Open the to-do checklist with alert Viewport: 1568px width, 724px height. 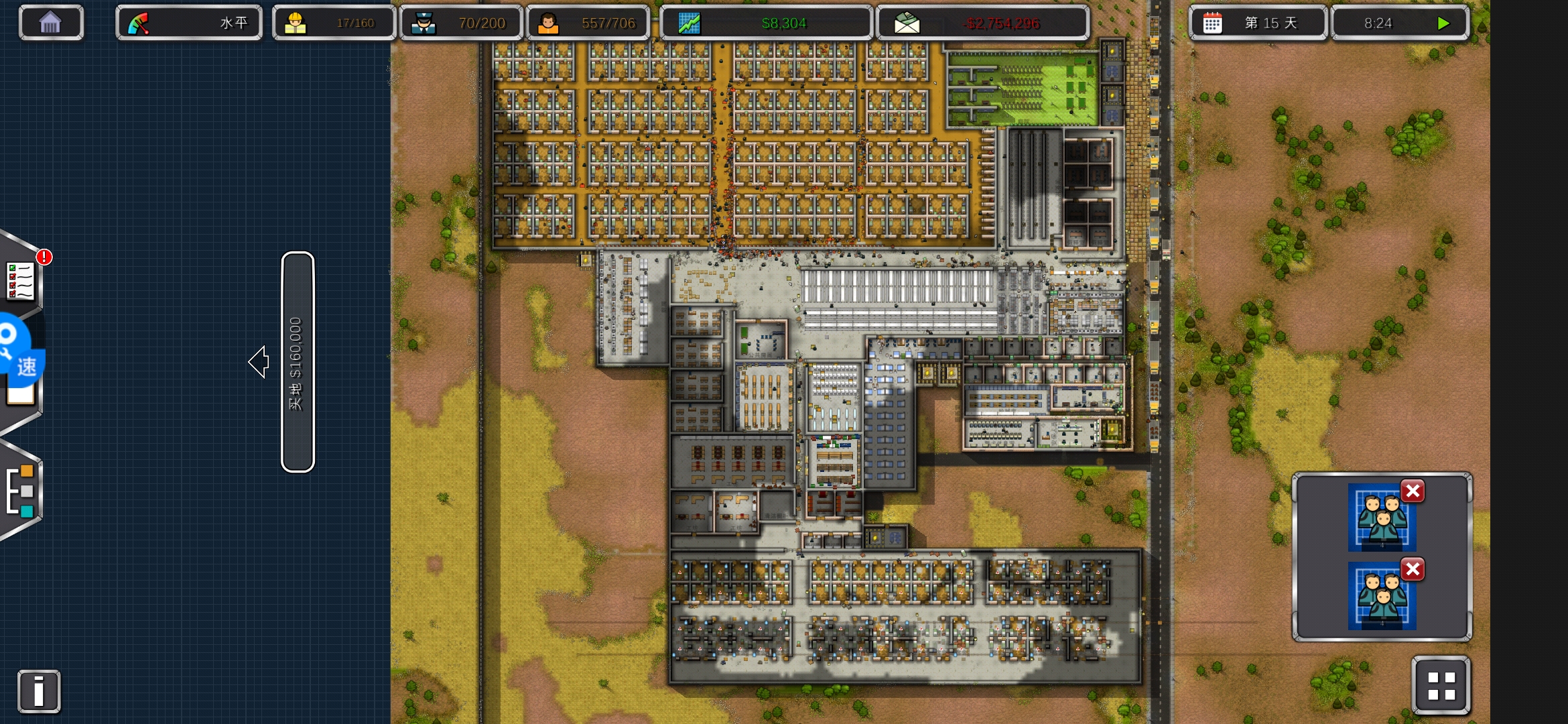point(21,280)
